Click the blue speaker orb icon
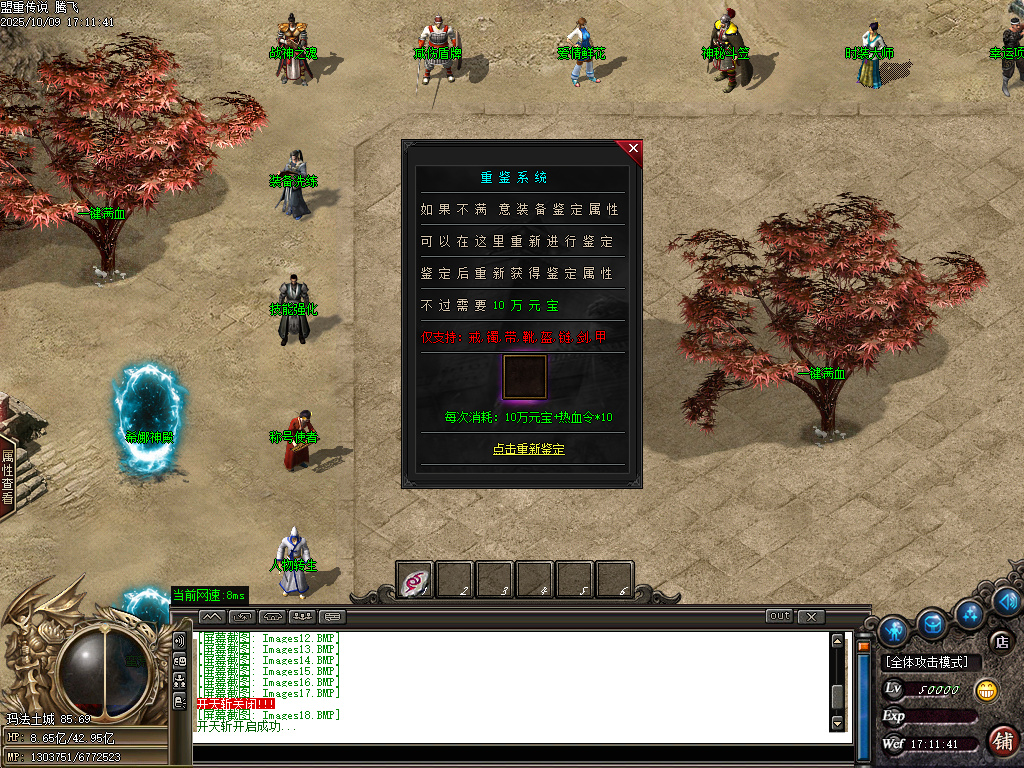This screenshot has width=1024, height=768. tap(1006, 601)
